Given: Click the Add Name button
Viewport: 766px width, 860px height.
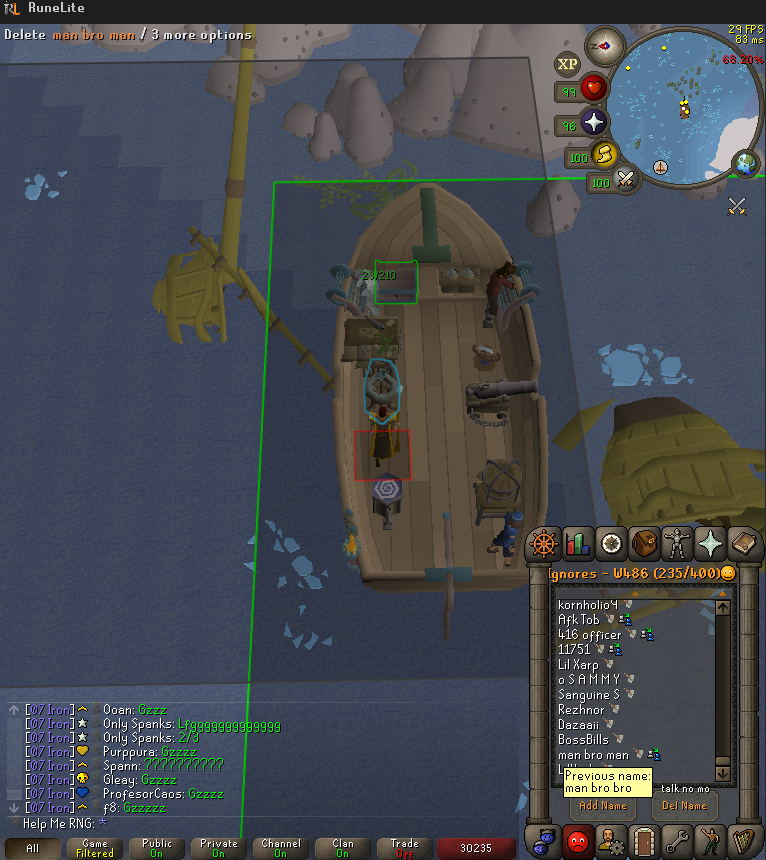Looking at the screenshot, I should (603, 805).
